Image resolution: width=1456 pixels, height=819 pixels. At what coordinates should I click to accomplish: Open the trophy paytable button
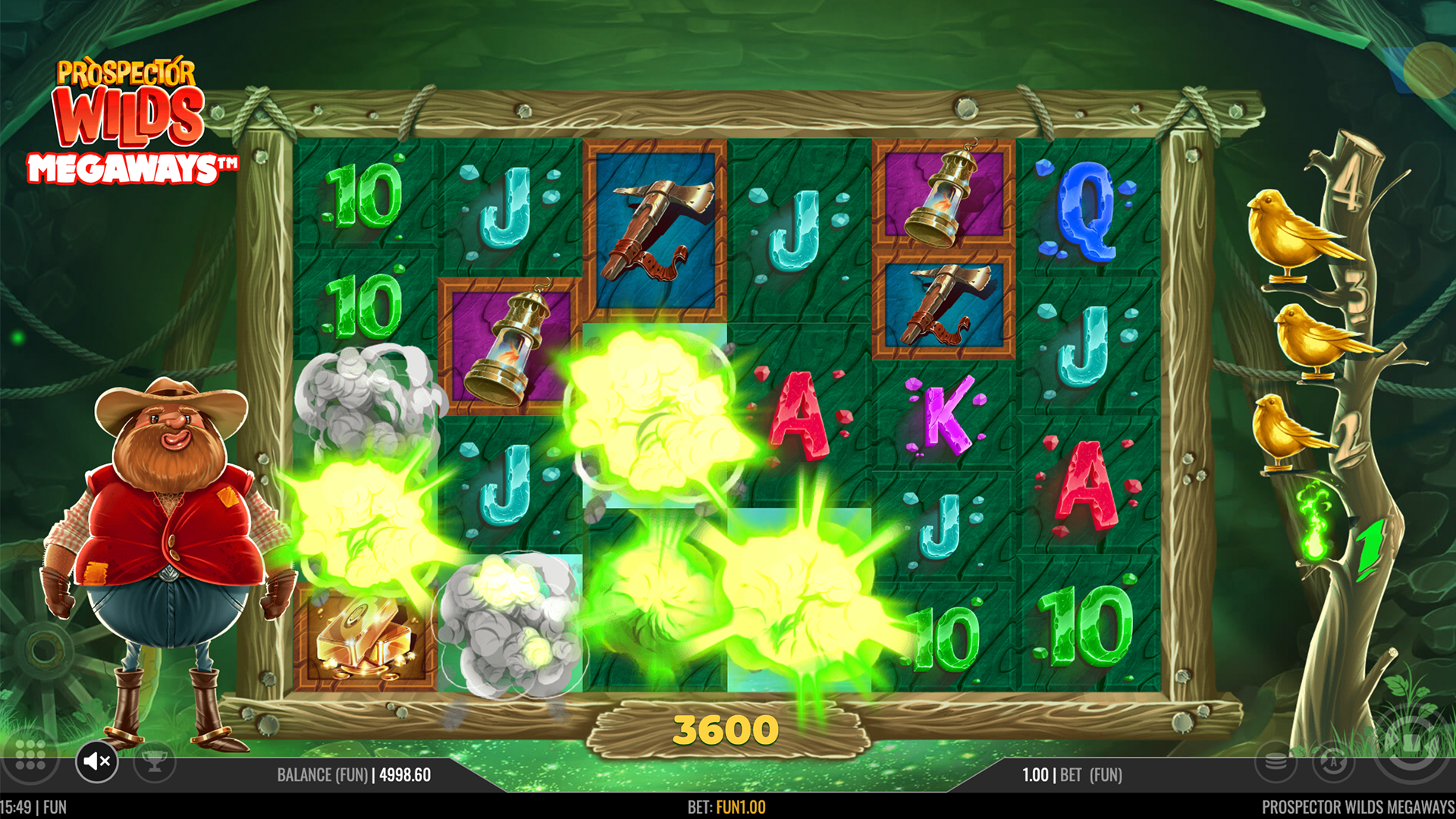[x=155, y=761]
